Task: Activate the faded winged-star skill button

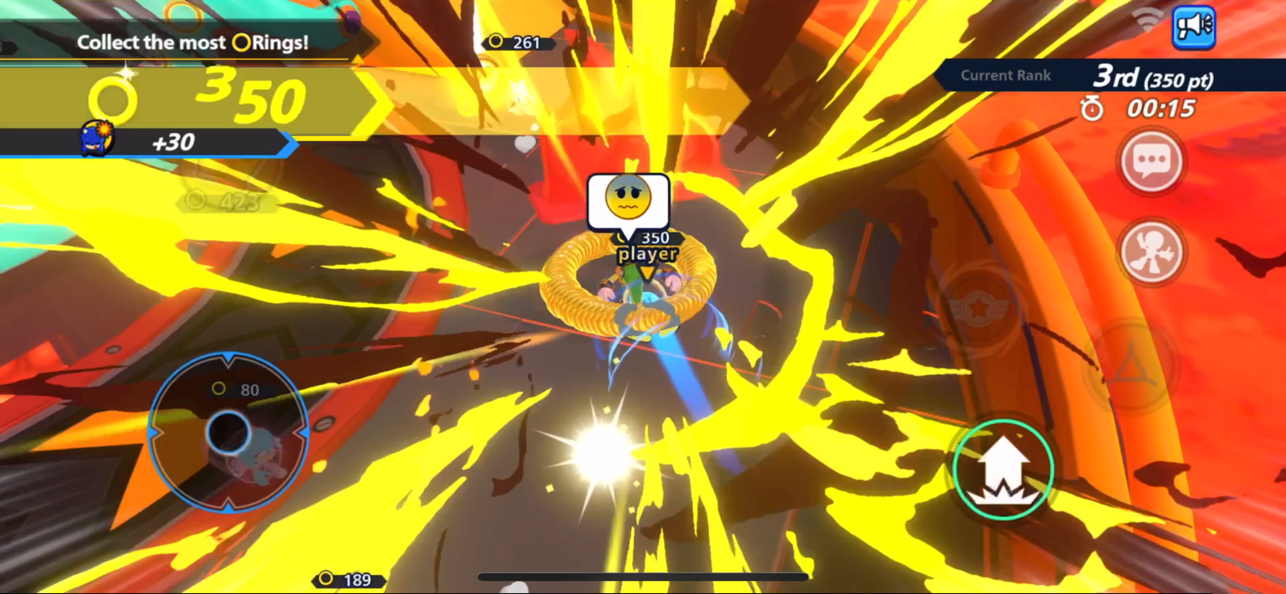Action: click(980, 309)
